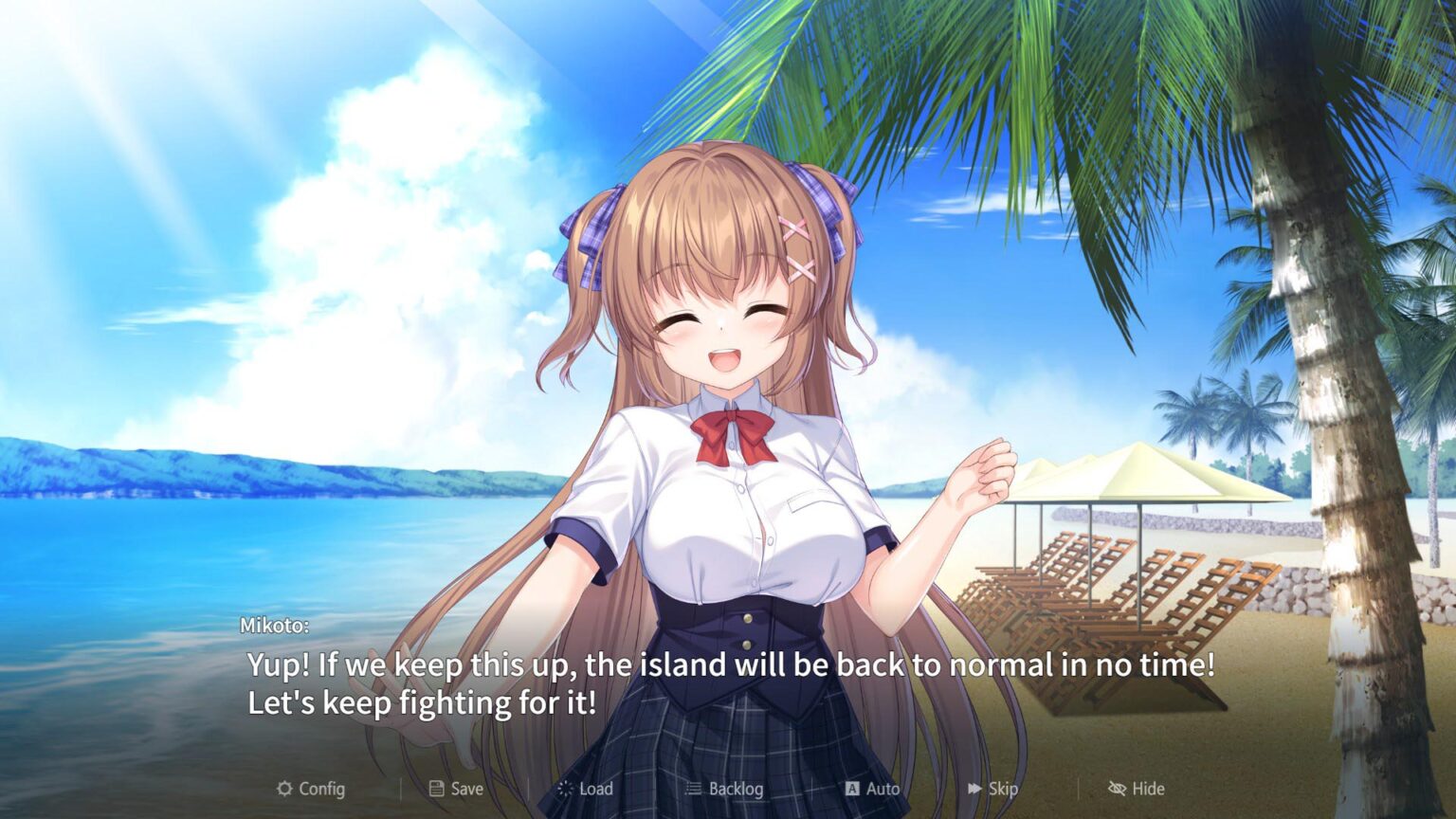This screenshot has width=1456, height=819.
Task: Click the Save text label
Action: (464, 788)
